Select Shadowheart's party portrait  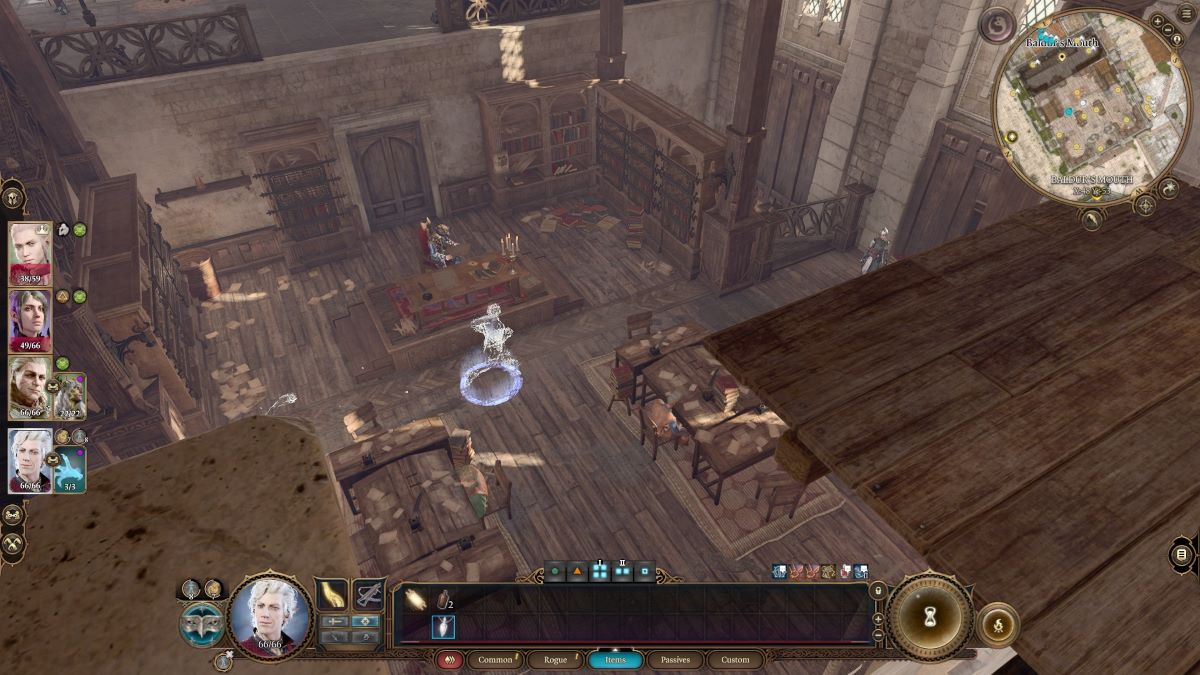click(30, 320)
